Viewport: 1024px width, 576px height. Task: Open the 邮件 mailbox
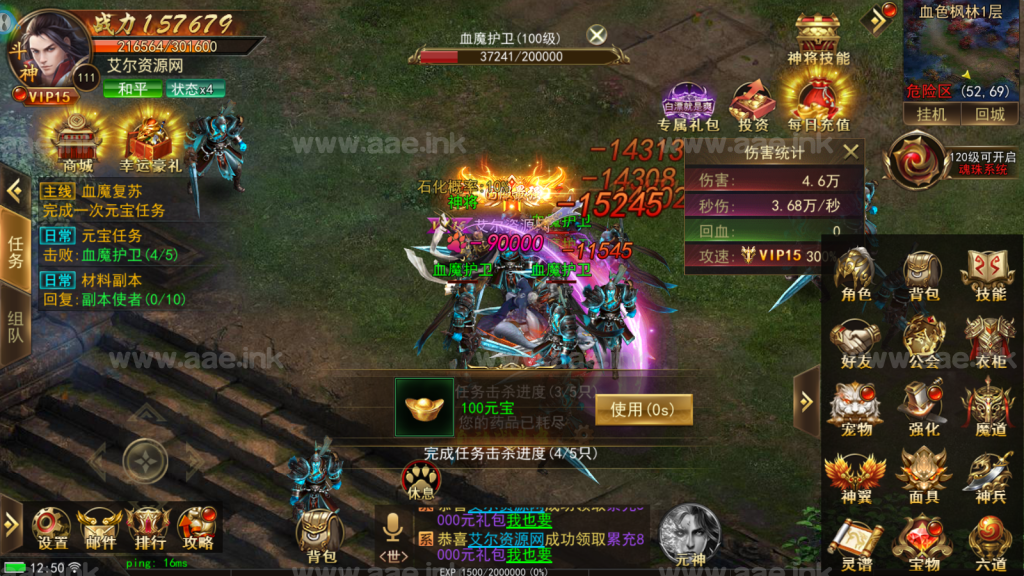pos(100,527)
